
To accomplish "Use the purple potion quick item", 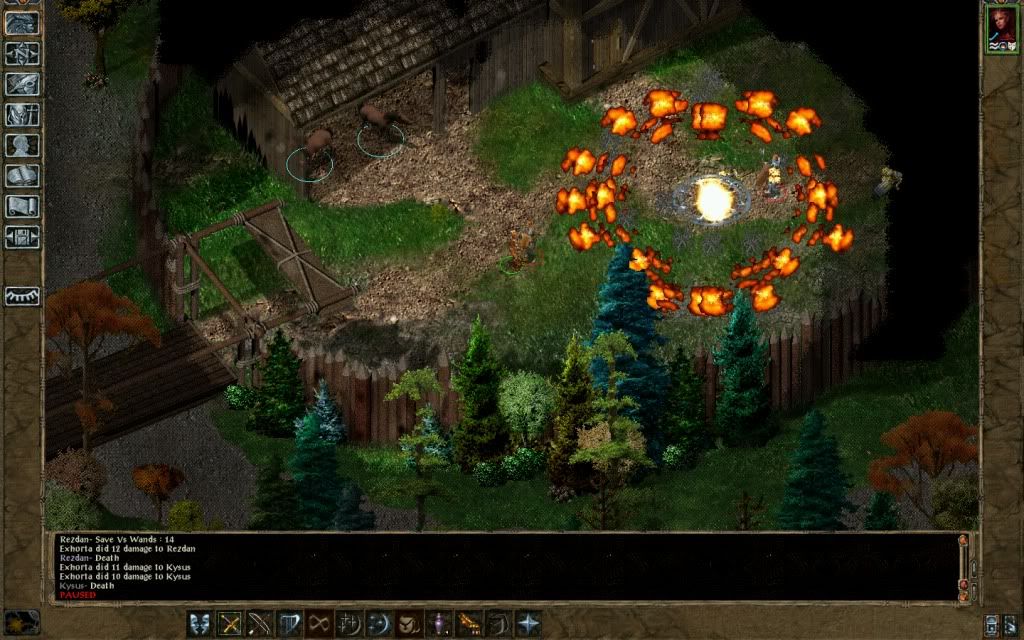I will [x=439, y=624].
